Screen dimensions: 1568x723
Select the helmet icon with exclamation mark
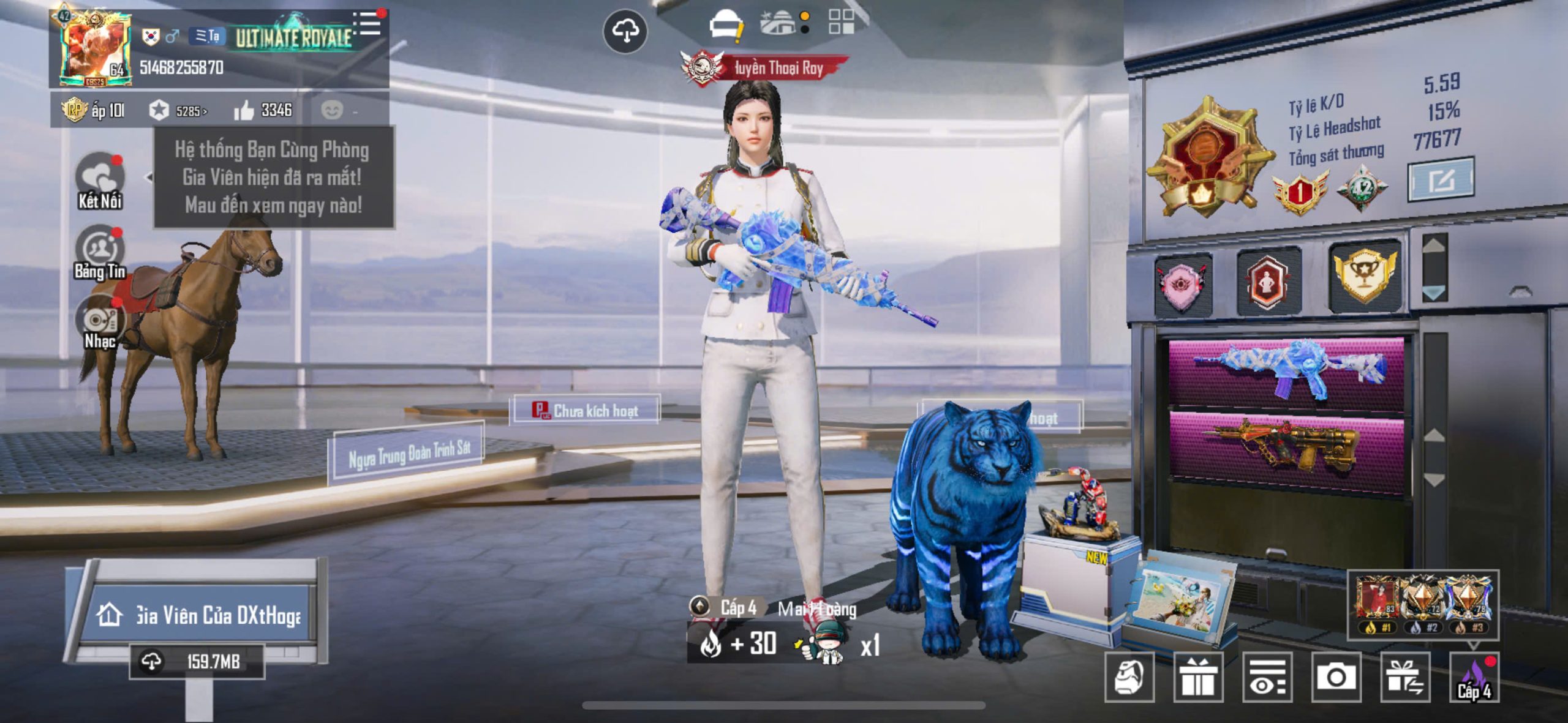click(726, 27)
